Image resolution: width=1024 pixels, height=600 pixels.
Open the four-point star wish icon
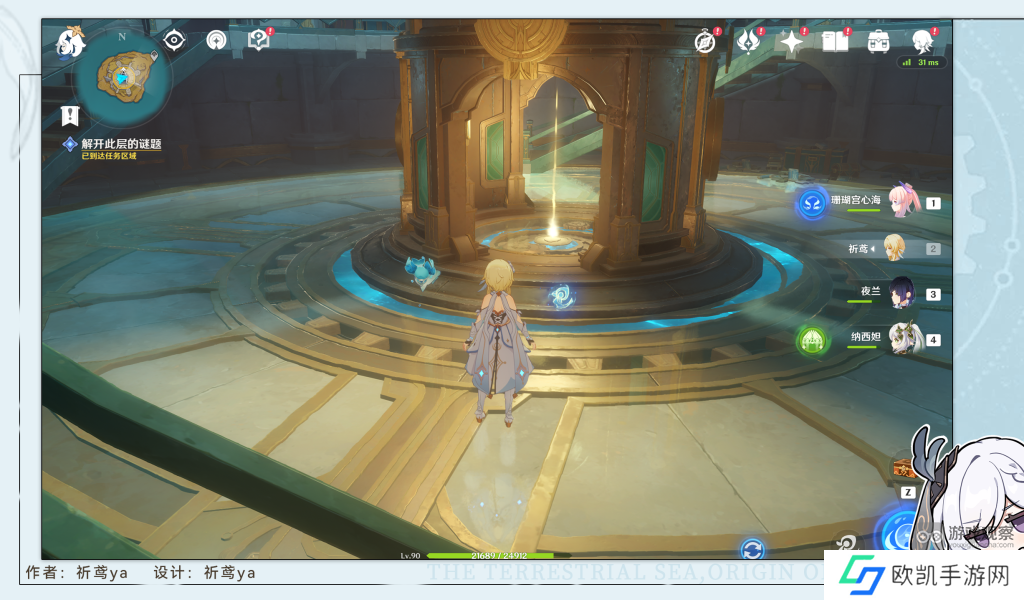[792, 42]
